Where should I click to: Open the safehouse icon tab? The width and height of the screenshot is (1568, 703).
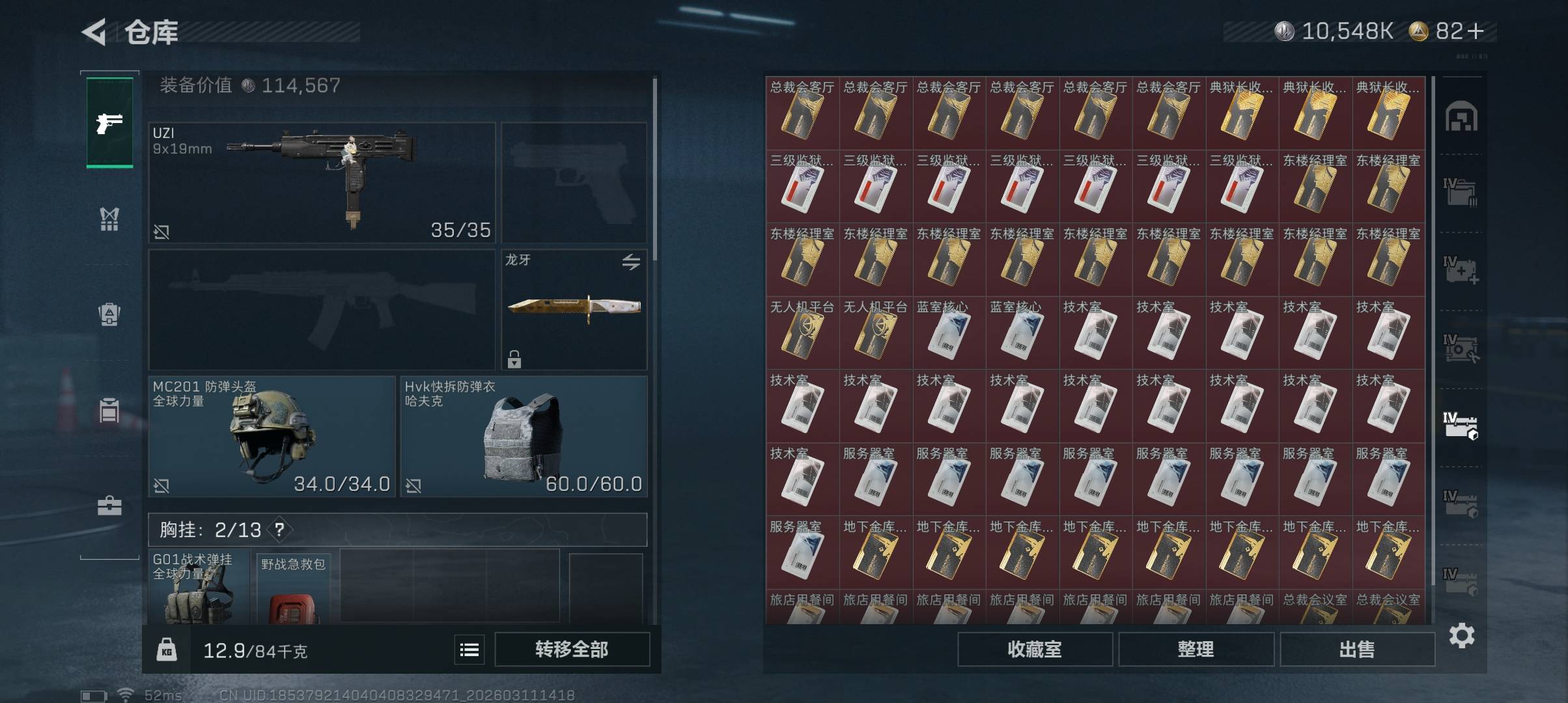1461,117
